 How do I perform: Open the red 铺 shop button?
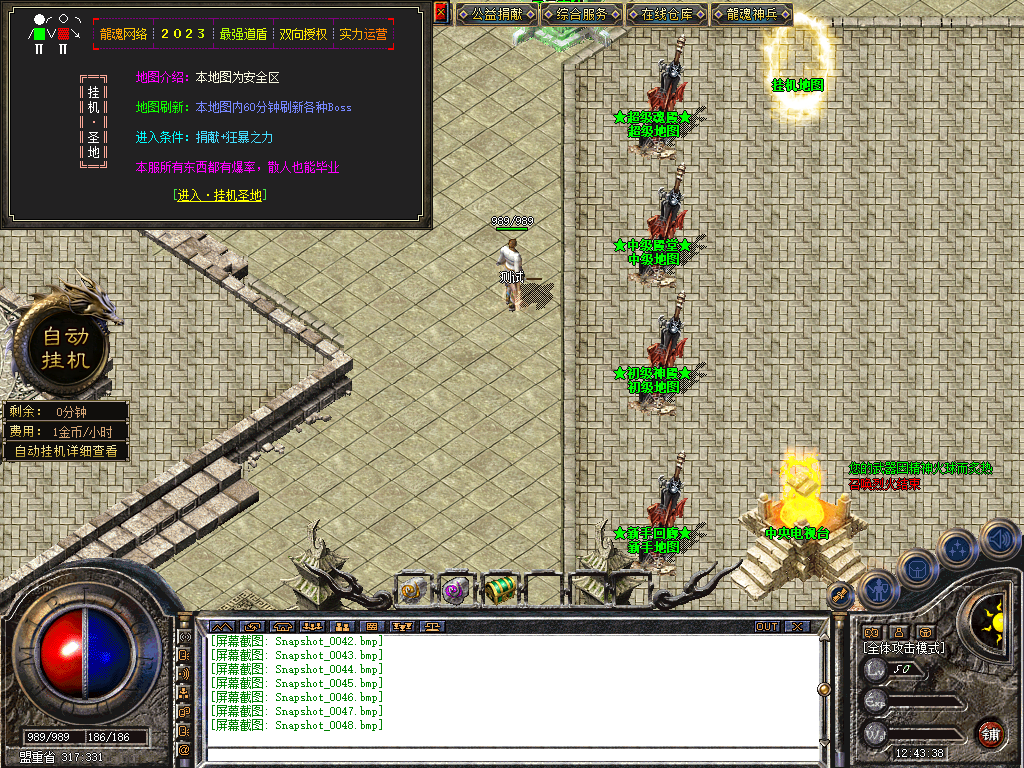[x=990, y=733]
